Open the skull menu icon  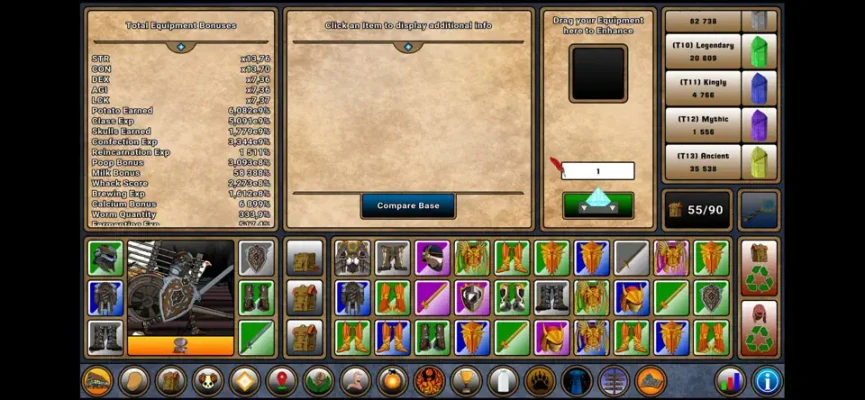point(208,381)
